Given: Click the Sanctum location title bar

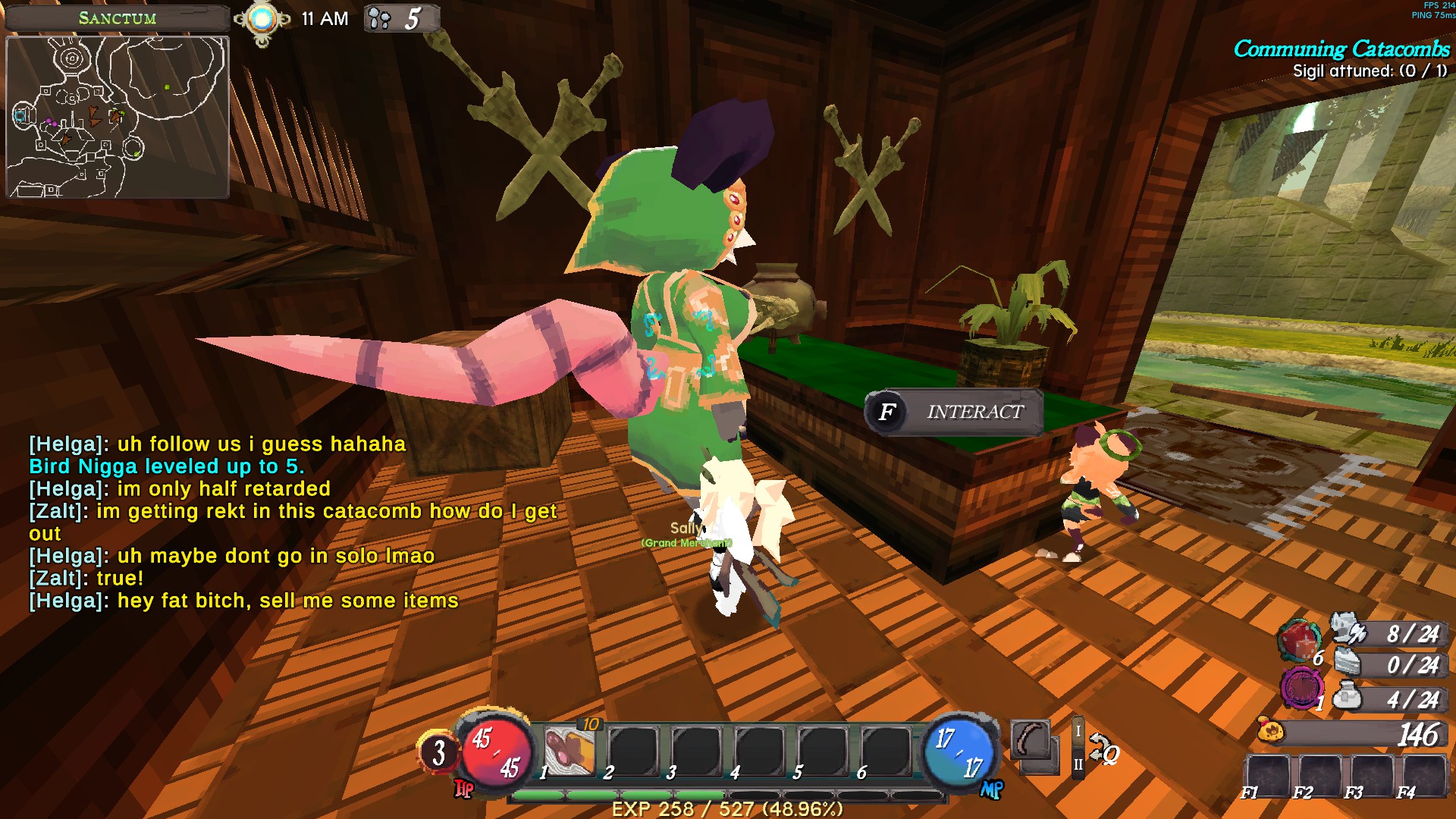Looking at the screenshot, I should [118, 18].
